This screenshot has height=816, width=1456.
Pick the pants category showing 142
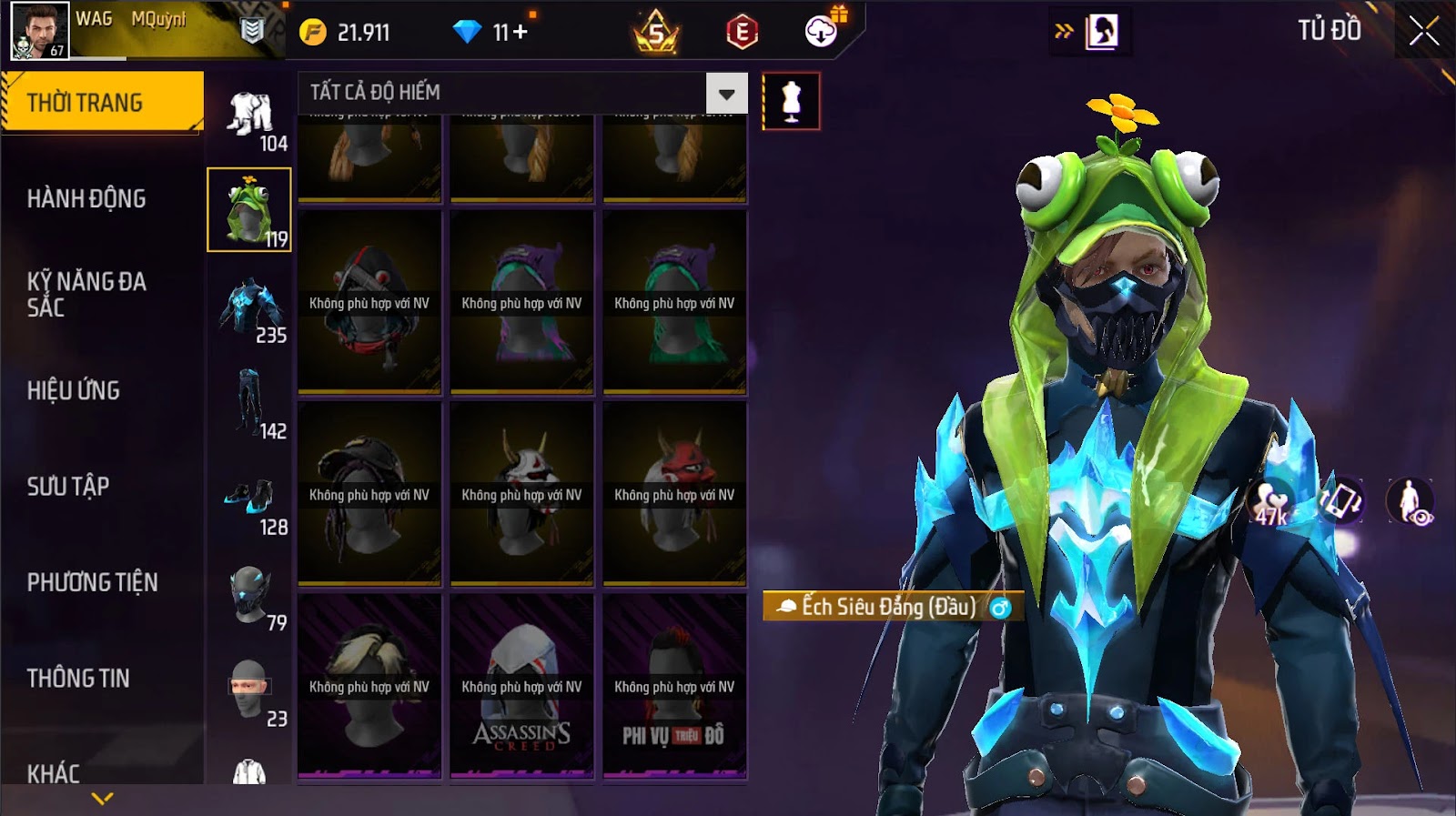(x=249, y=402)
